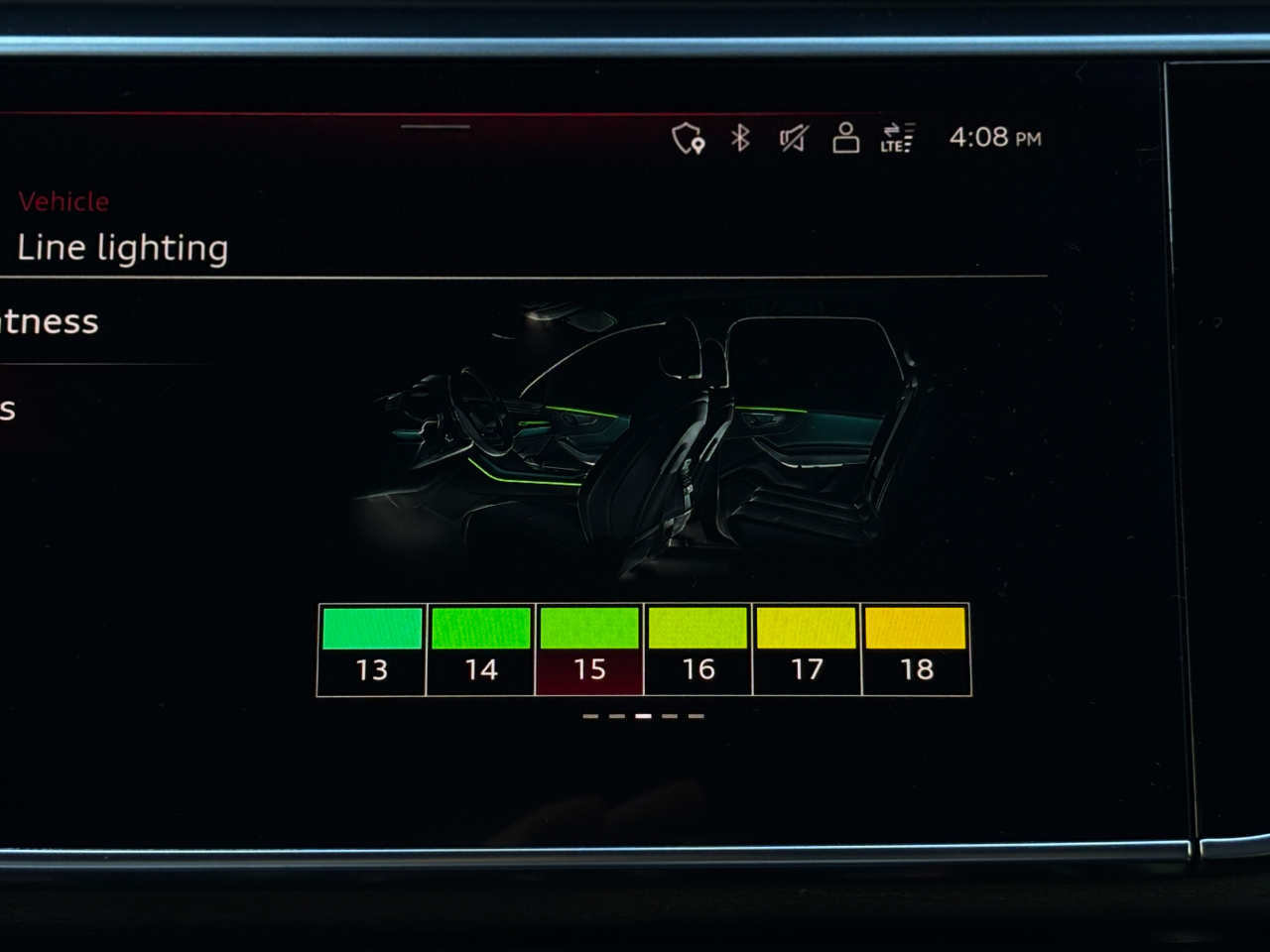
Task: Select lime color swatch number 16
Action: pos(698,649)
